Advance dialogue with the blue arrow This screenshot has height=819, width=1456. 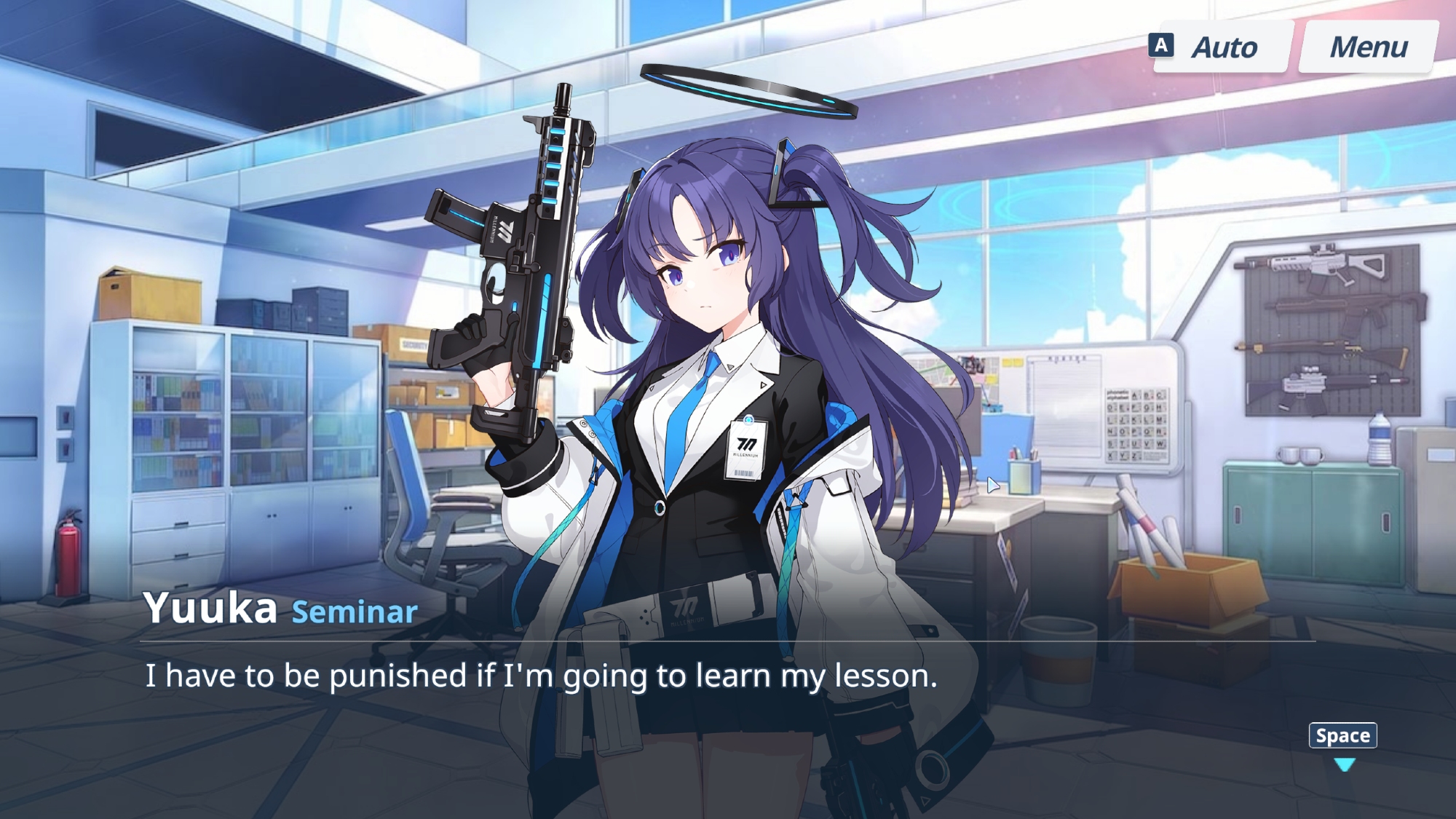[x=1344, y=764]
